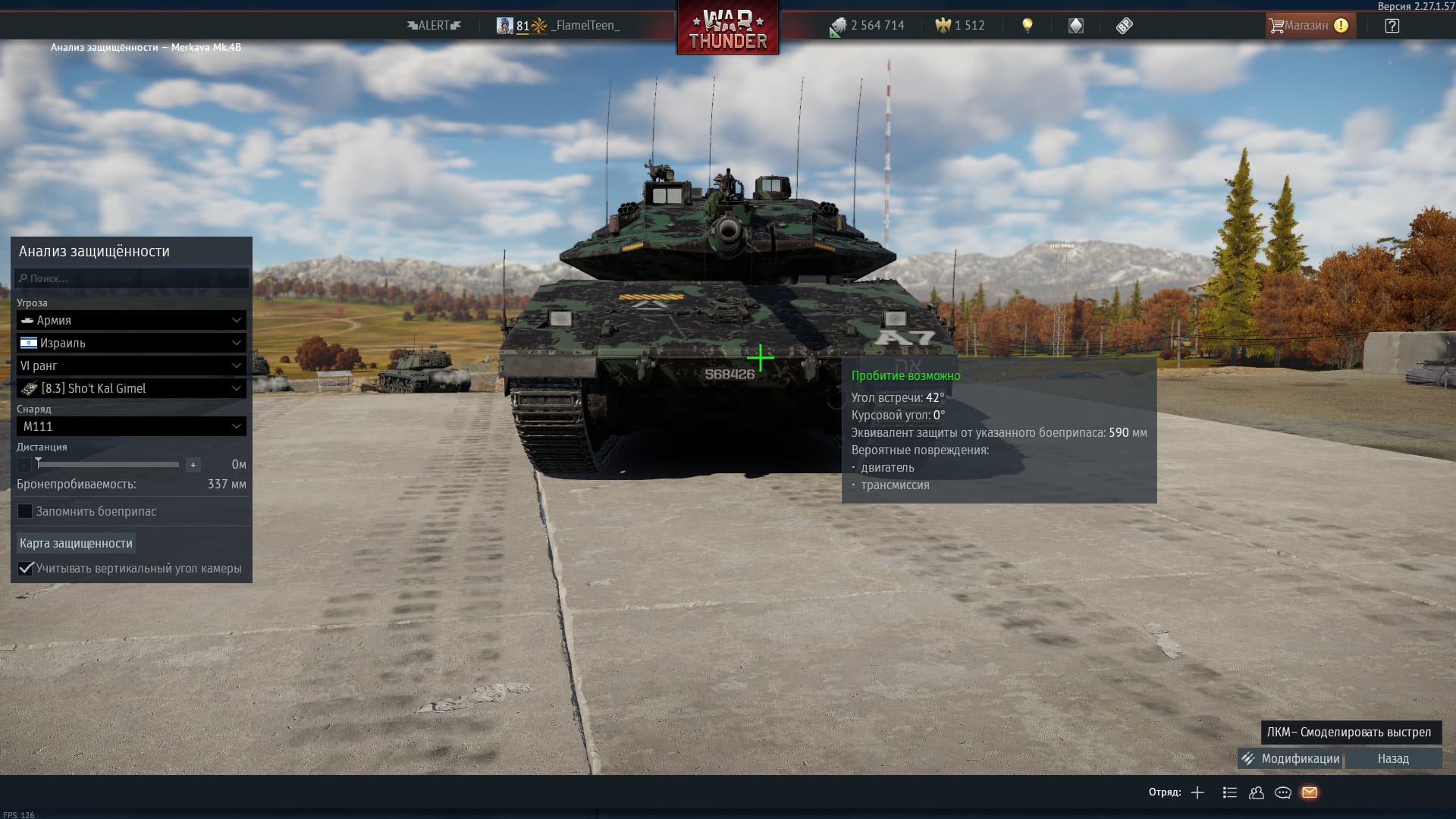
Task: Open the _FlamelTeen_ player profile
Action: pyautogui.click(x=585, y=26)
